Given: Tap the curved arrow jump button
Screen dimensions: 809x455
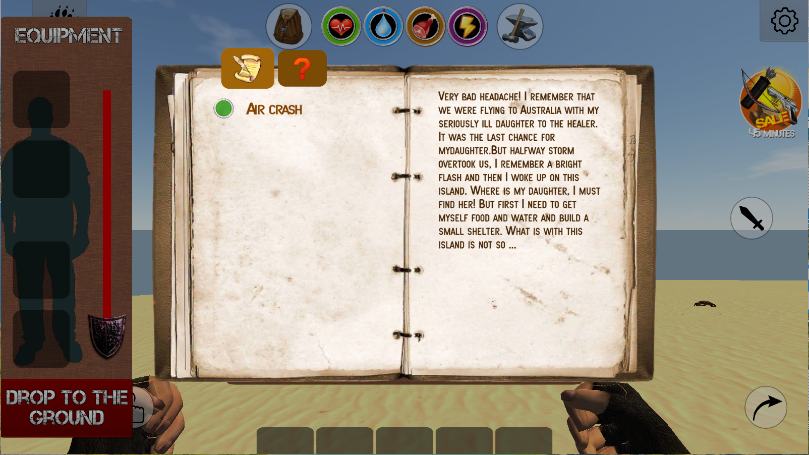Looking at the screenshot, I should [766, 407].
